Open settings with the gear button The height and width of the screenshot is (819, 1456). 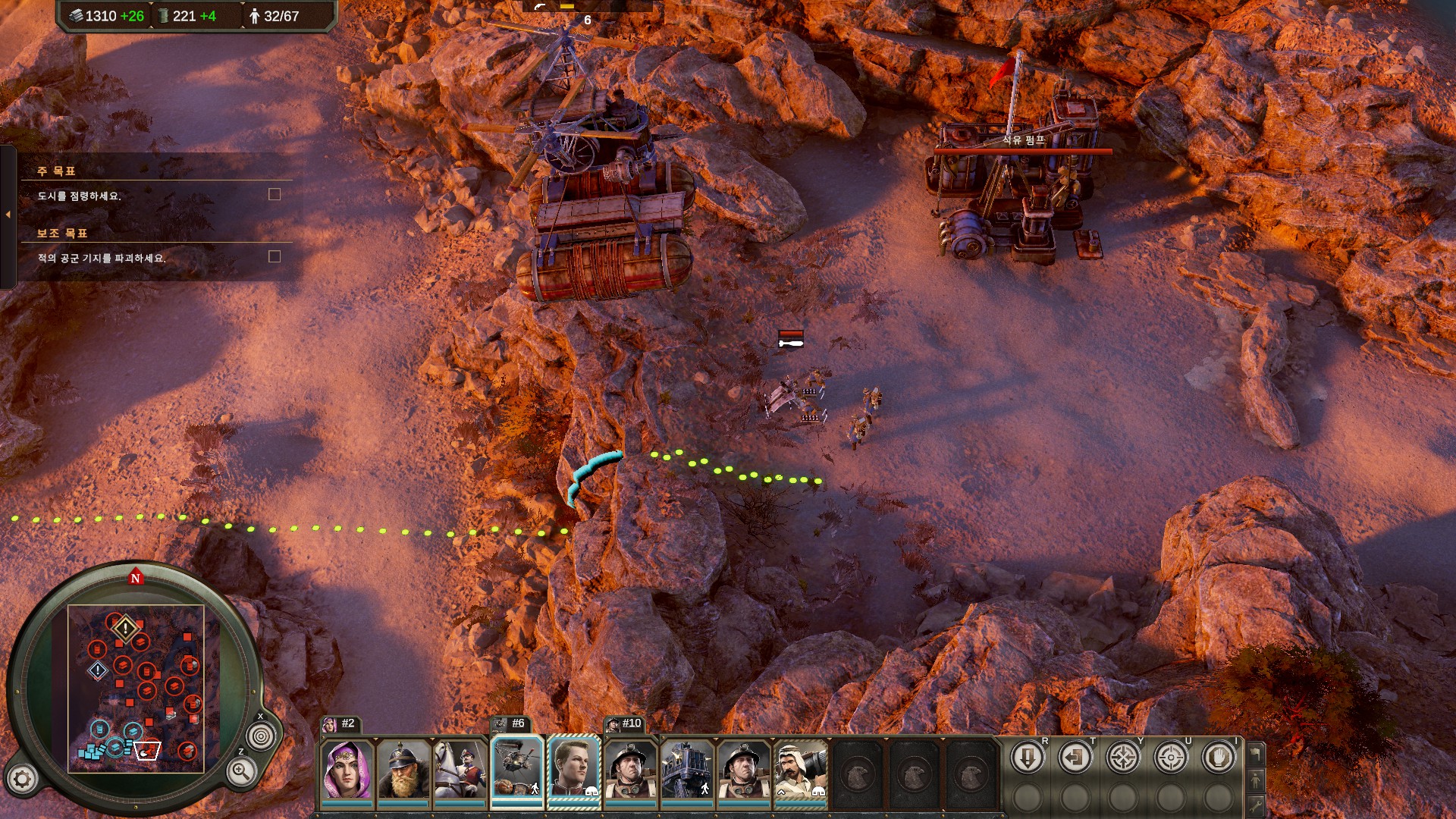pyautogui.click(x=22, y=779)
